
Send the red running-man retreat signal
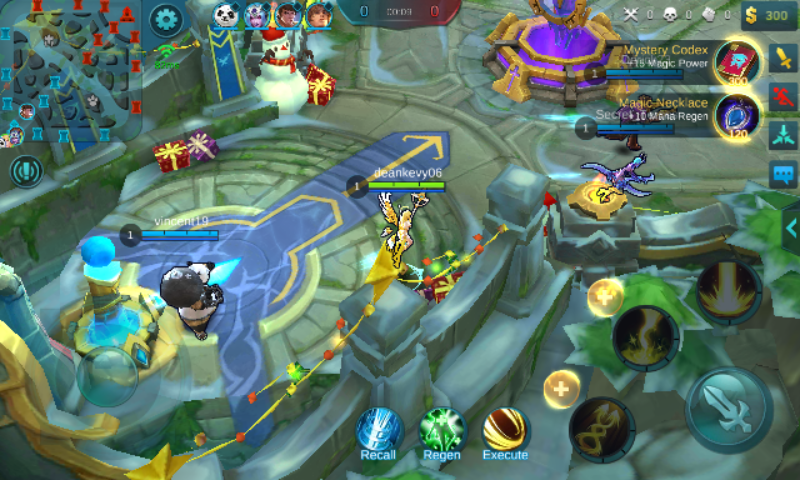pos(783,97)
